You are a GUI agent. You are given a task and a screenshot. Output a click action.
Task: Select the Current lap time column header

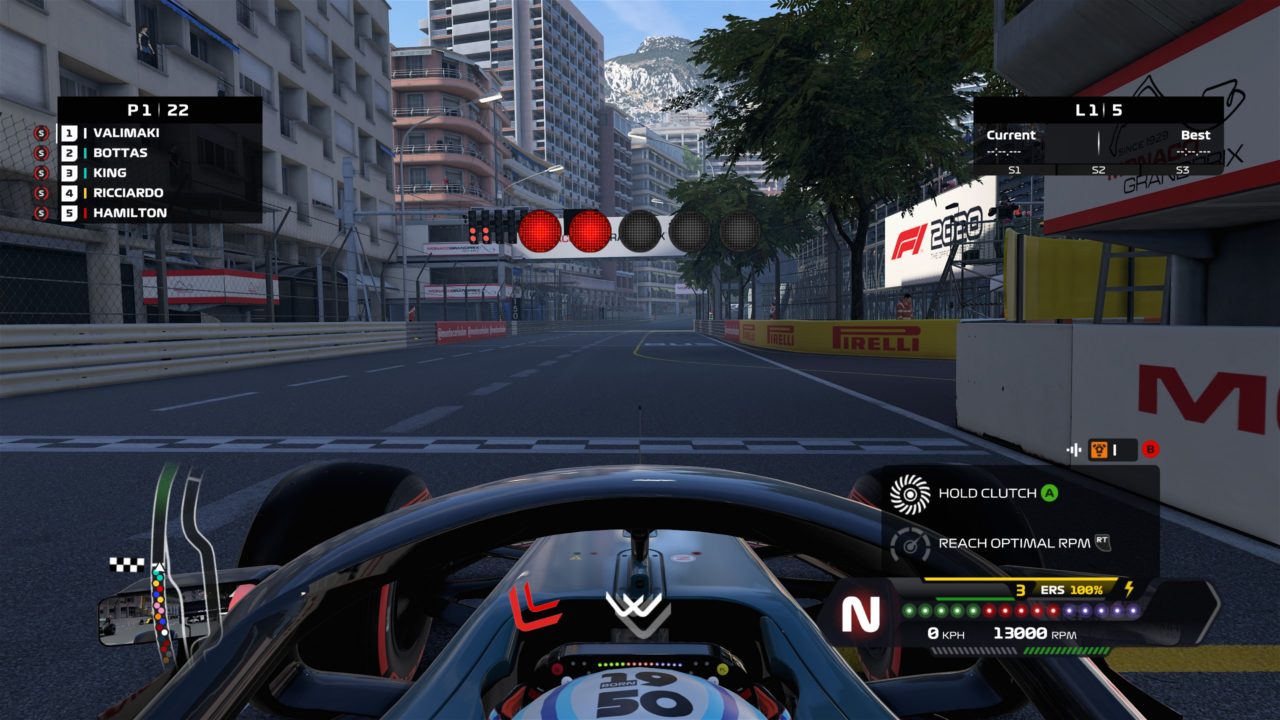tap(1013, 134)
